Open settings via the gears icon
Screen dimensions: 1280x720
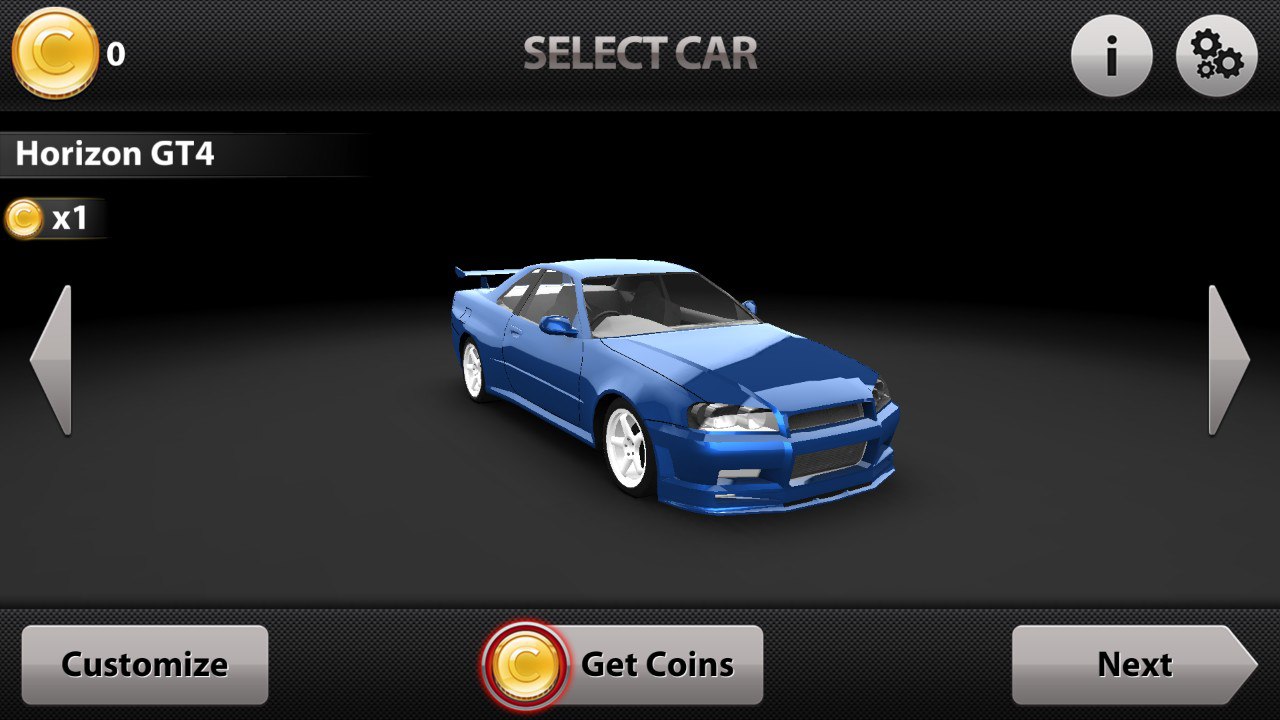pyautogui.click(x=1217, y=56)
